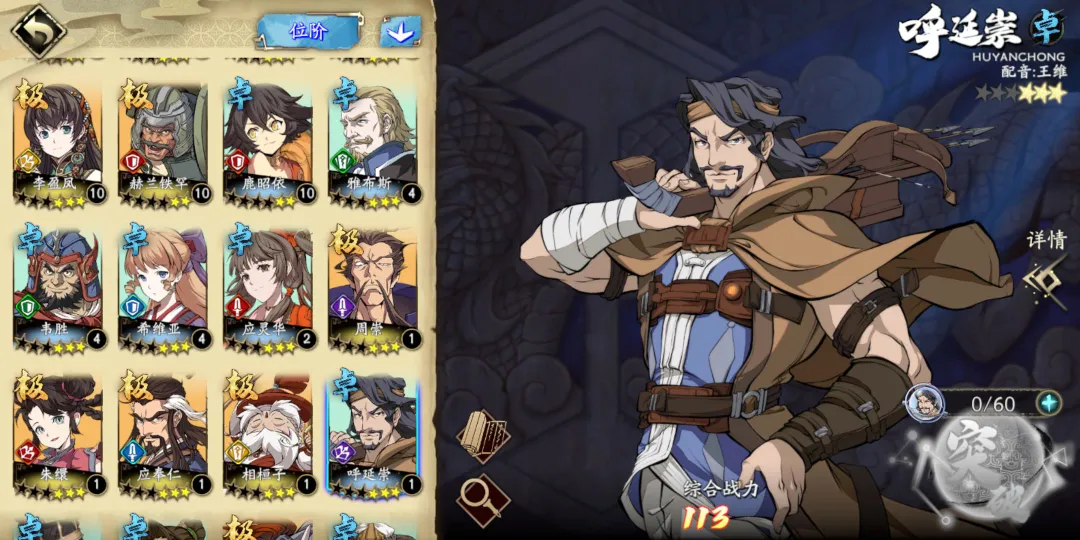Viewport: 1080px width, 540px height.
Task: Choose the 鹿昭依 hero card
Action: click(x=267, y=141)
